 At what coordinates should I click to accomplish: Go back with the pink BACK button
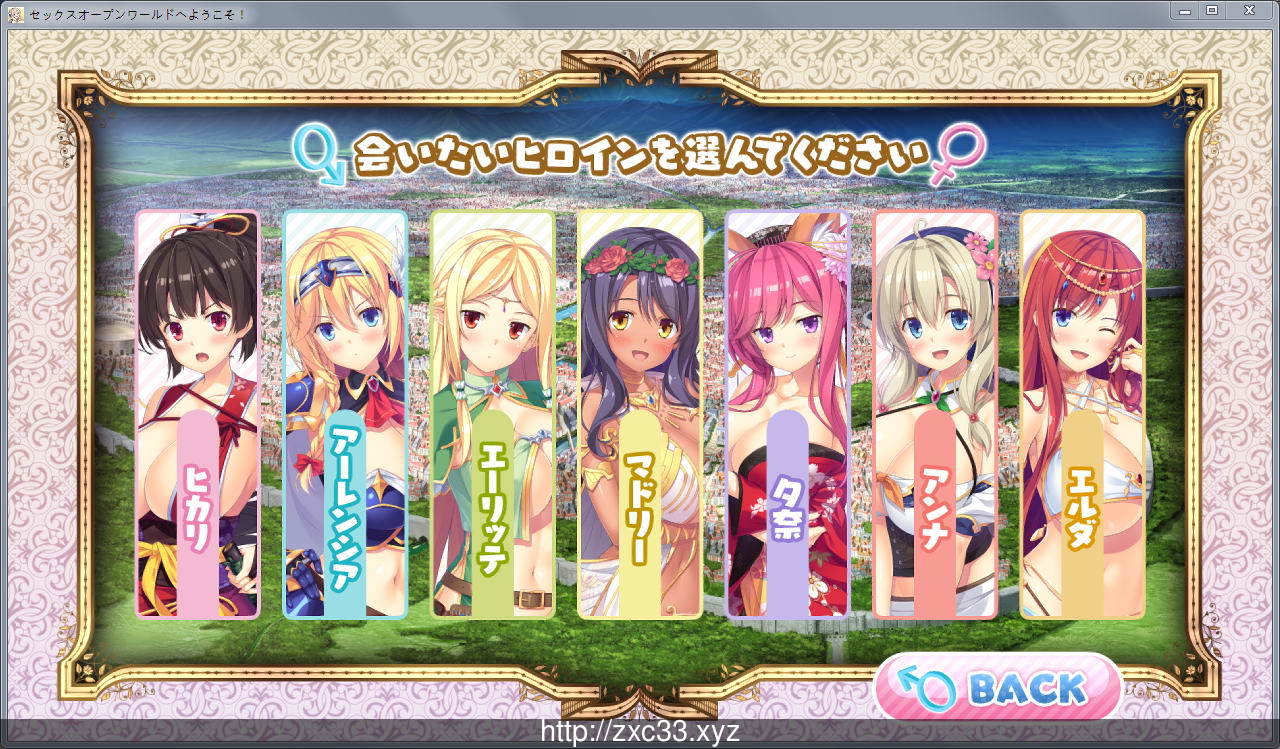point(998,688)
